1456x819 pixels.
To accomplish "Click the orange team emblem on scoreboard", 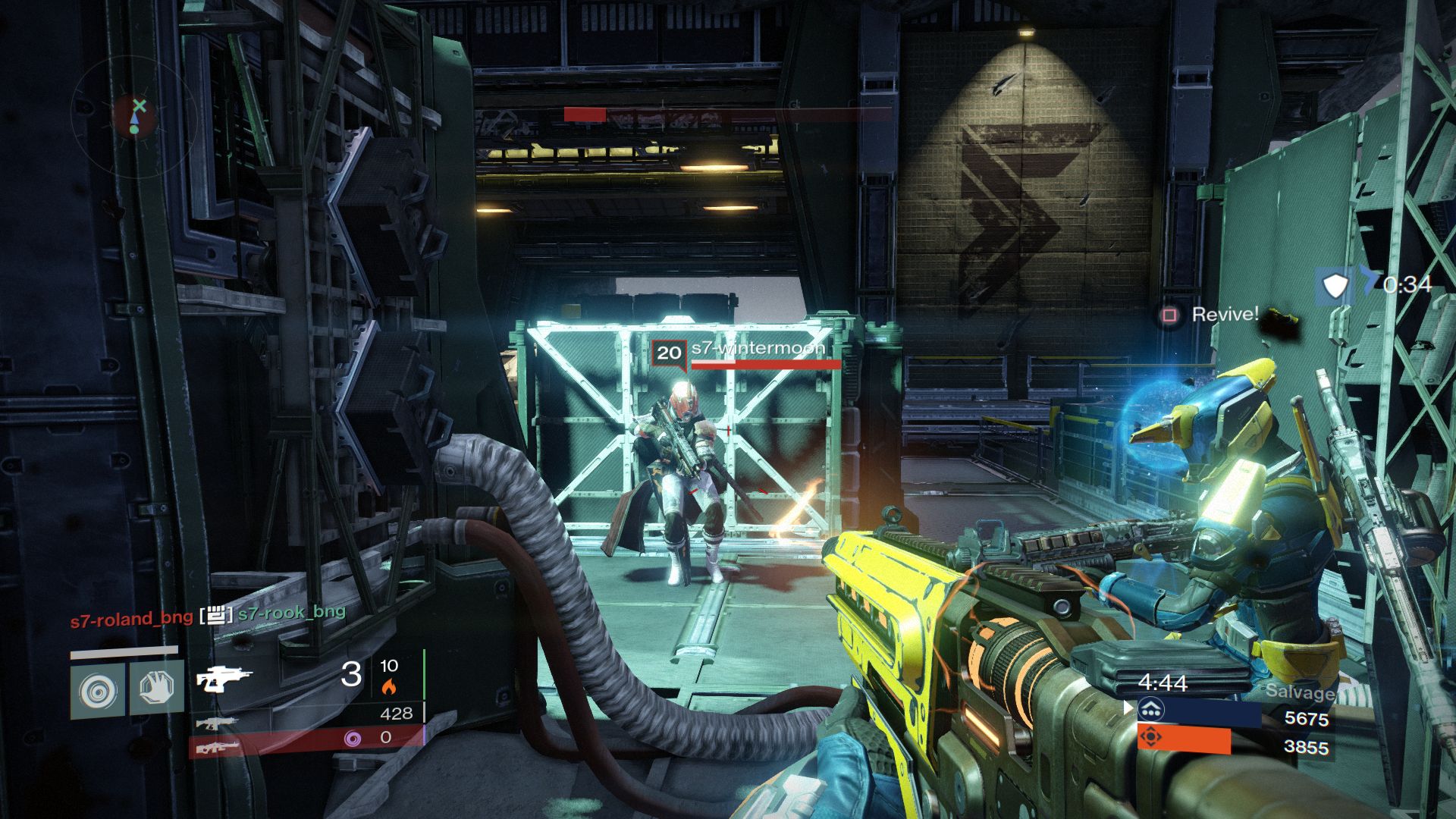I will pos(1151,737).
